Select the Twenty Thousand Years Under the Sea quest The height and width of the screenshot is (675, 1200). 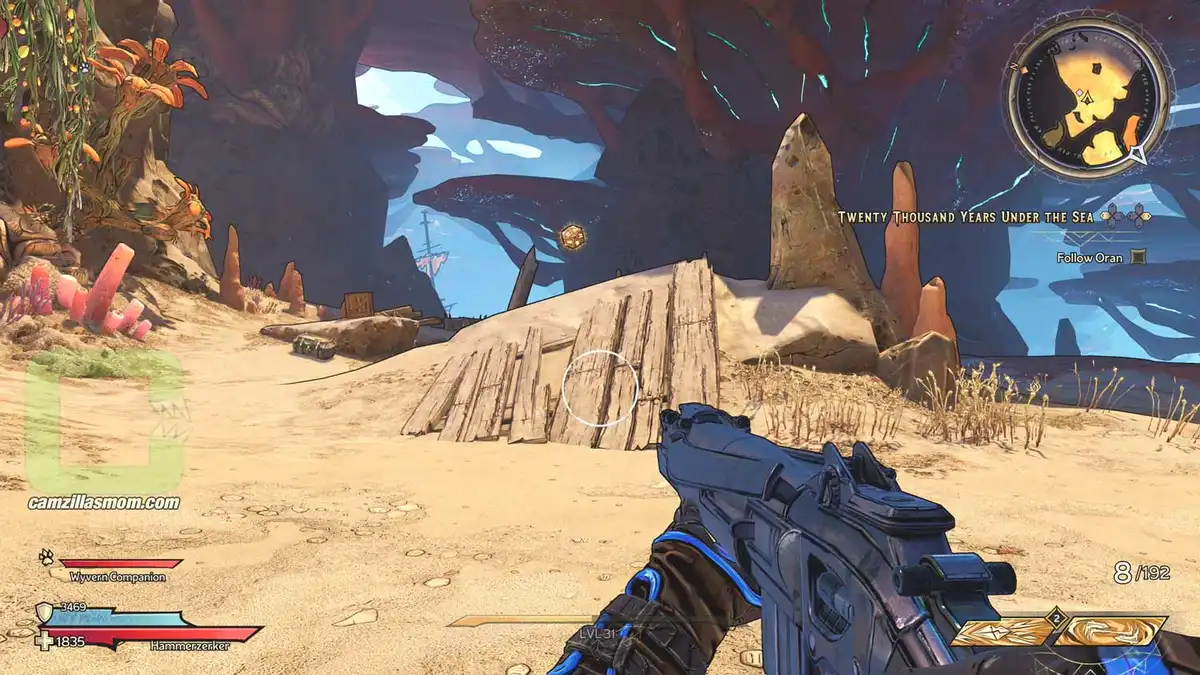click(964, 216)
